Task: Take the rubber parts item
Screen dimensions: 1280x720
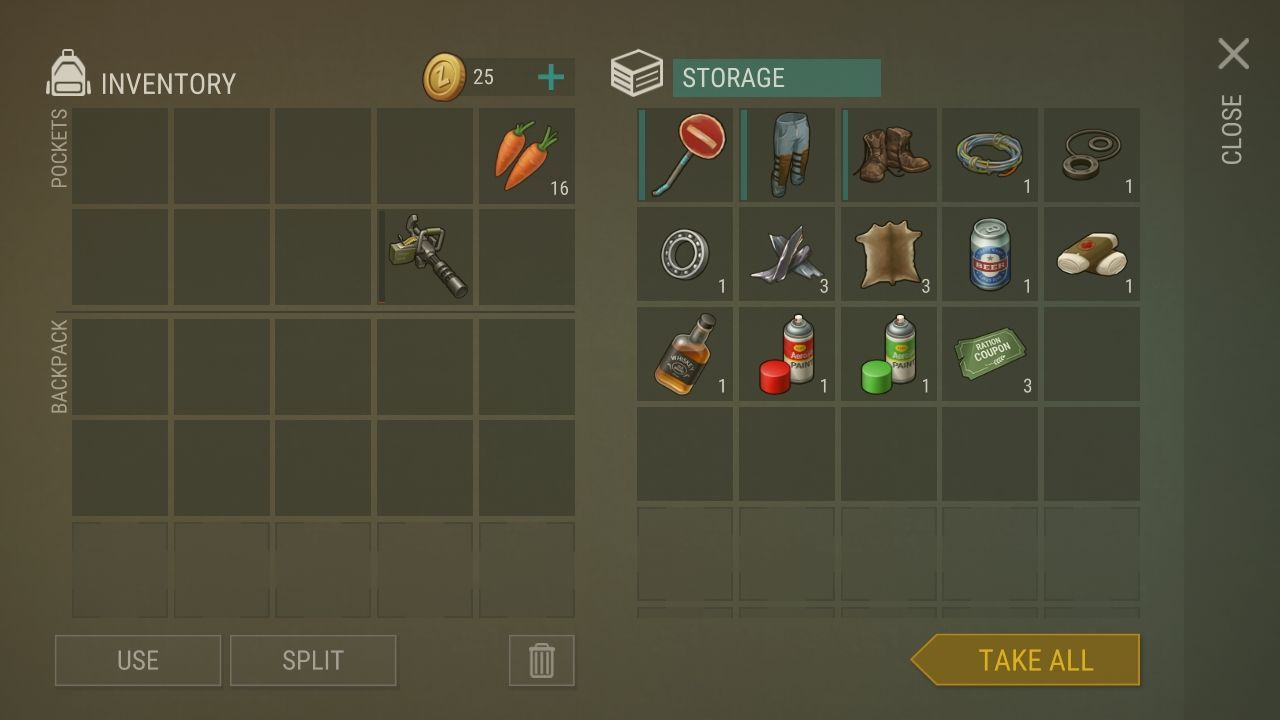Action: [1092, 155]
